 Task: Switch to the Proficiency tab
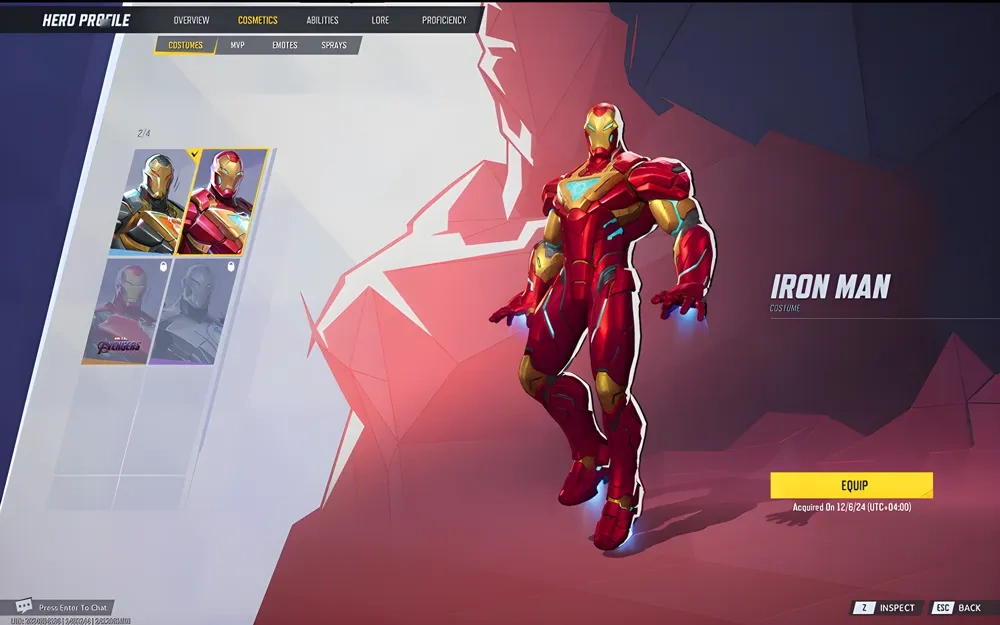click(x=444, y=20)
